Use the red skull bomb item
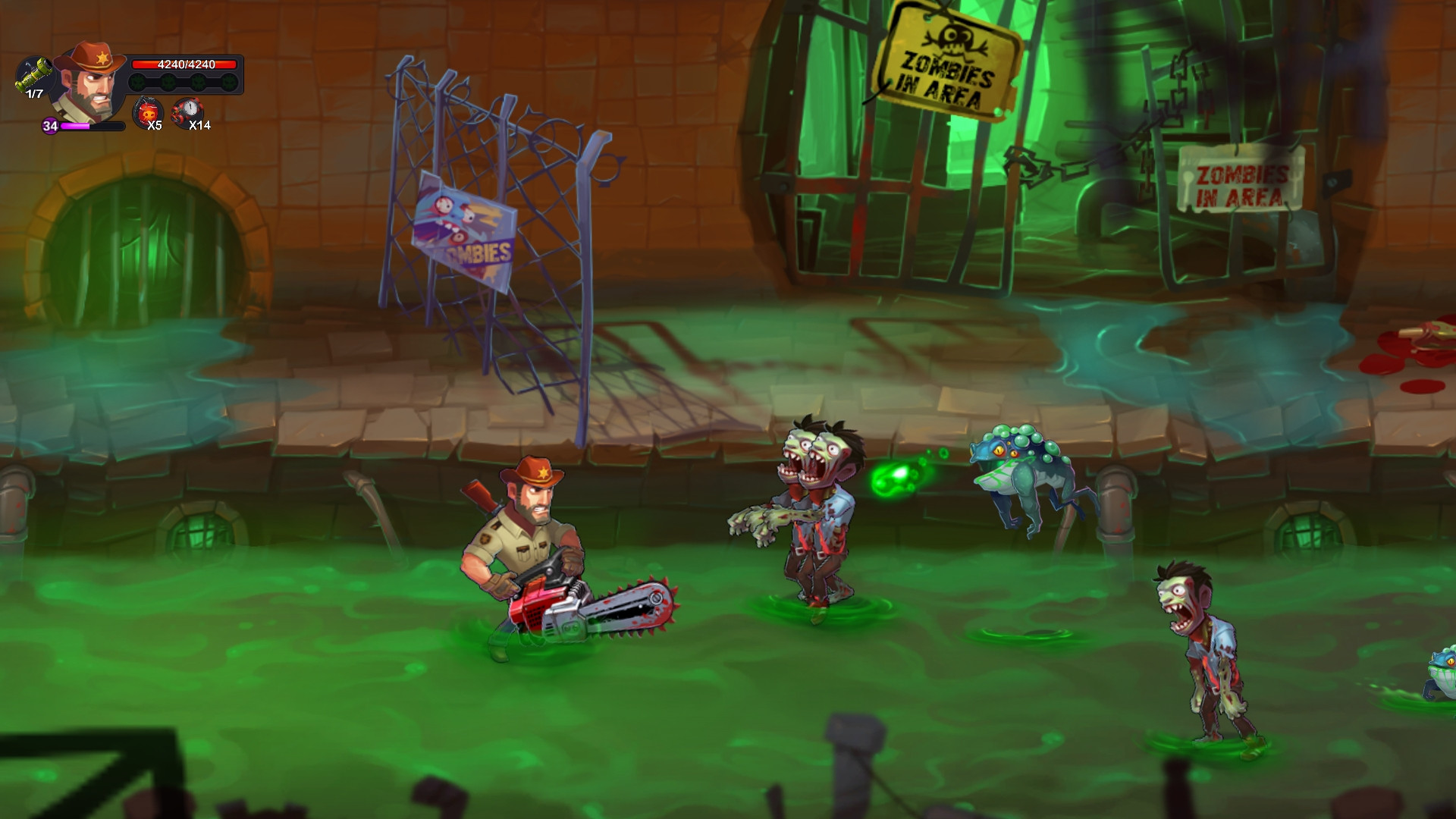This screenshot has width=1456, height=819. tap(147, 113)
